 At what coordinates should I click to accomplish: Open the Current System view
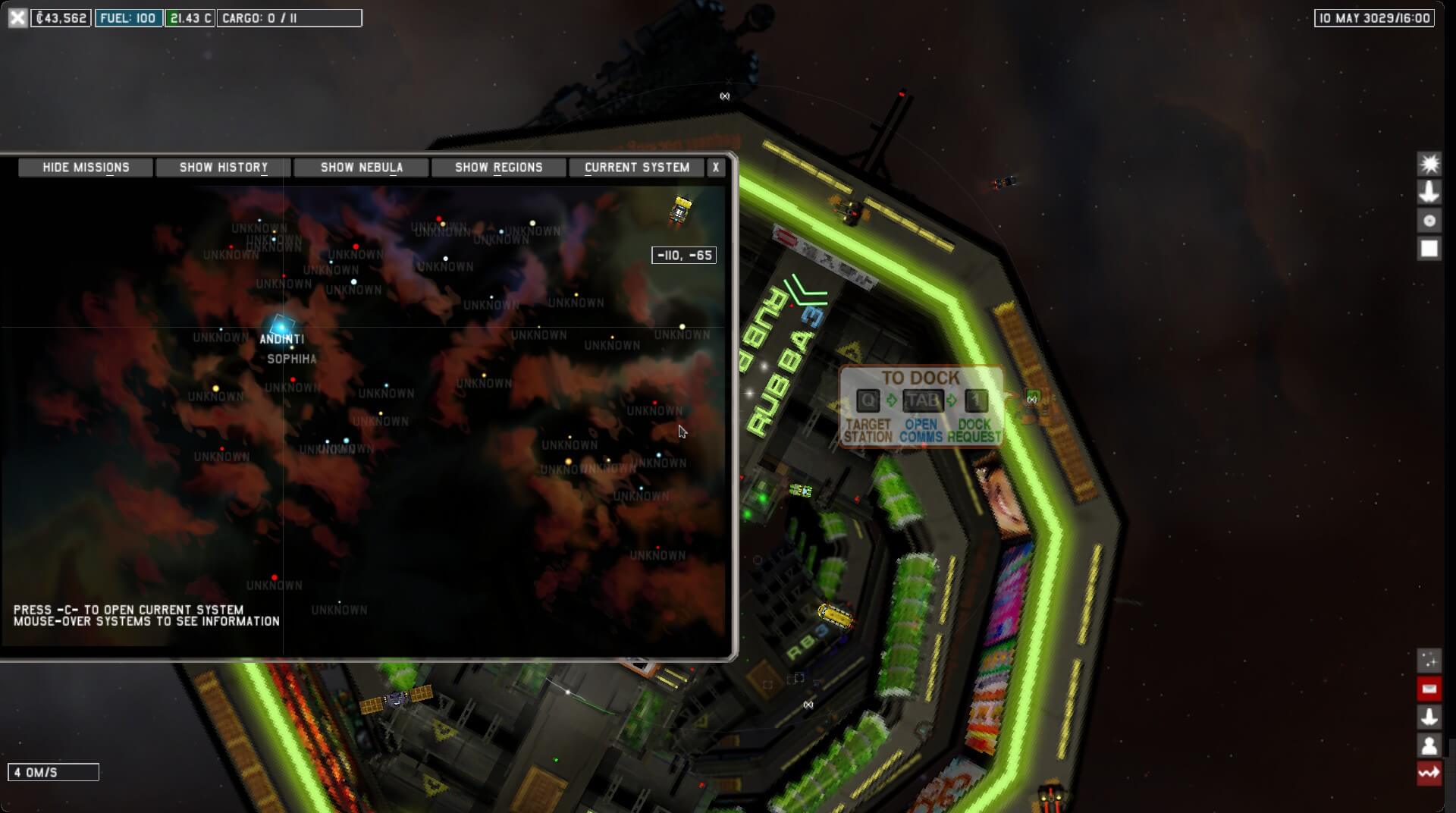point(636,168)
